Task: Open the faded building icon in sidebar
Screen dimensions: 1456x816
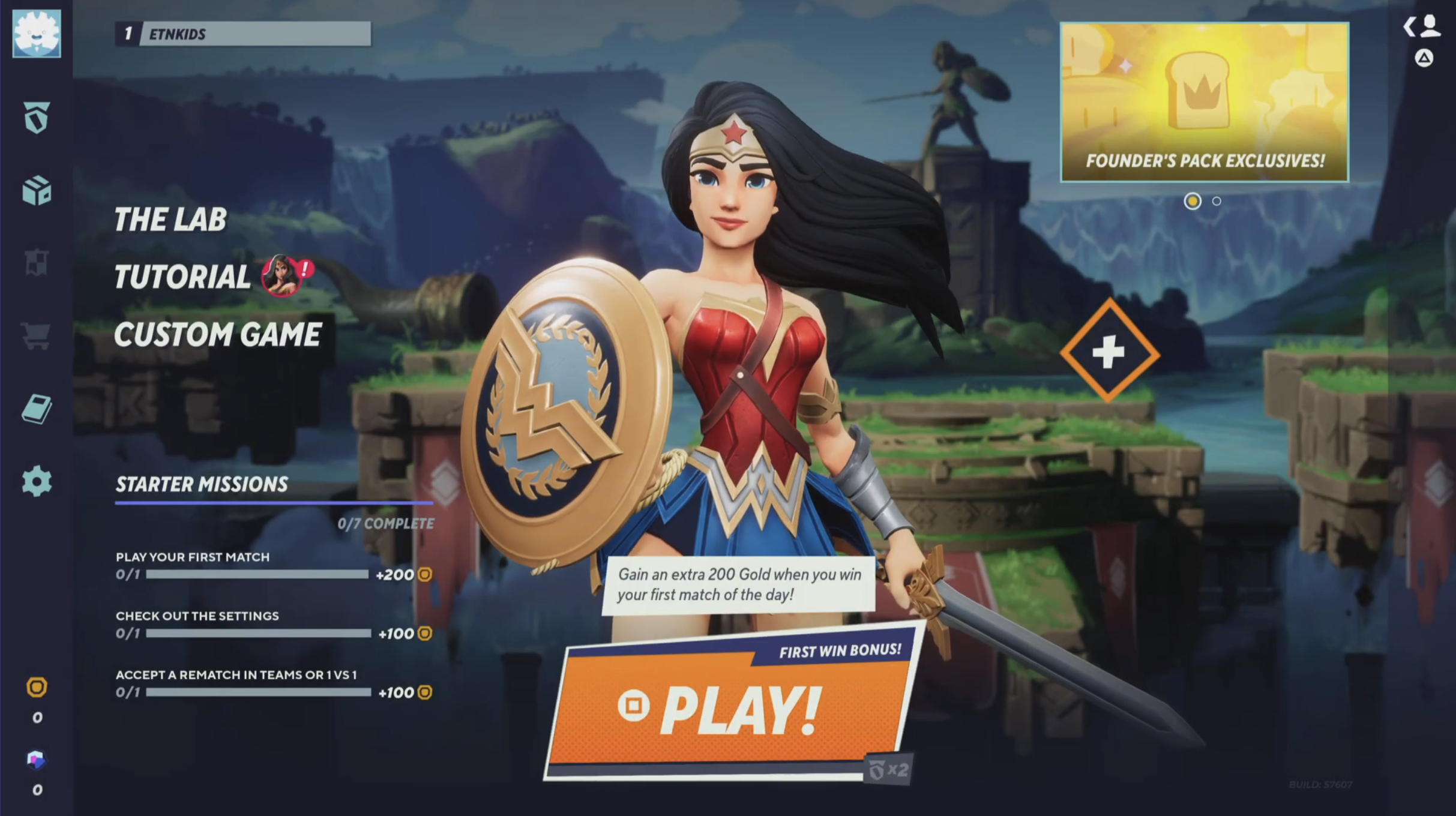Action: (x=36, y=263)
